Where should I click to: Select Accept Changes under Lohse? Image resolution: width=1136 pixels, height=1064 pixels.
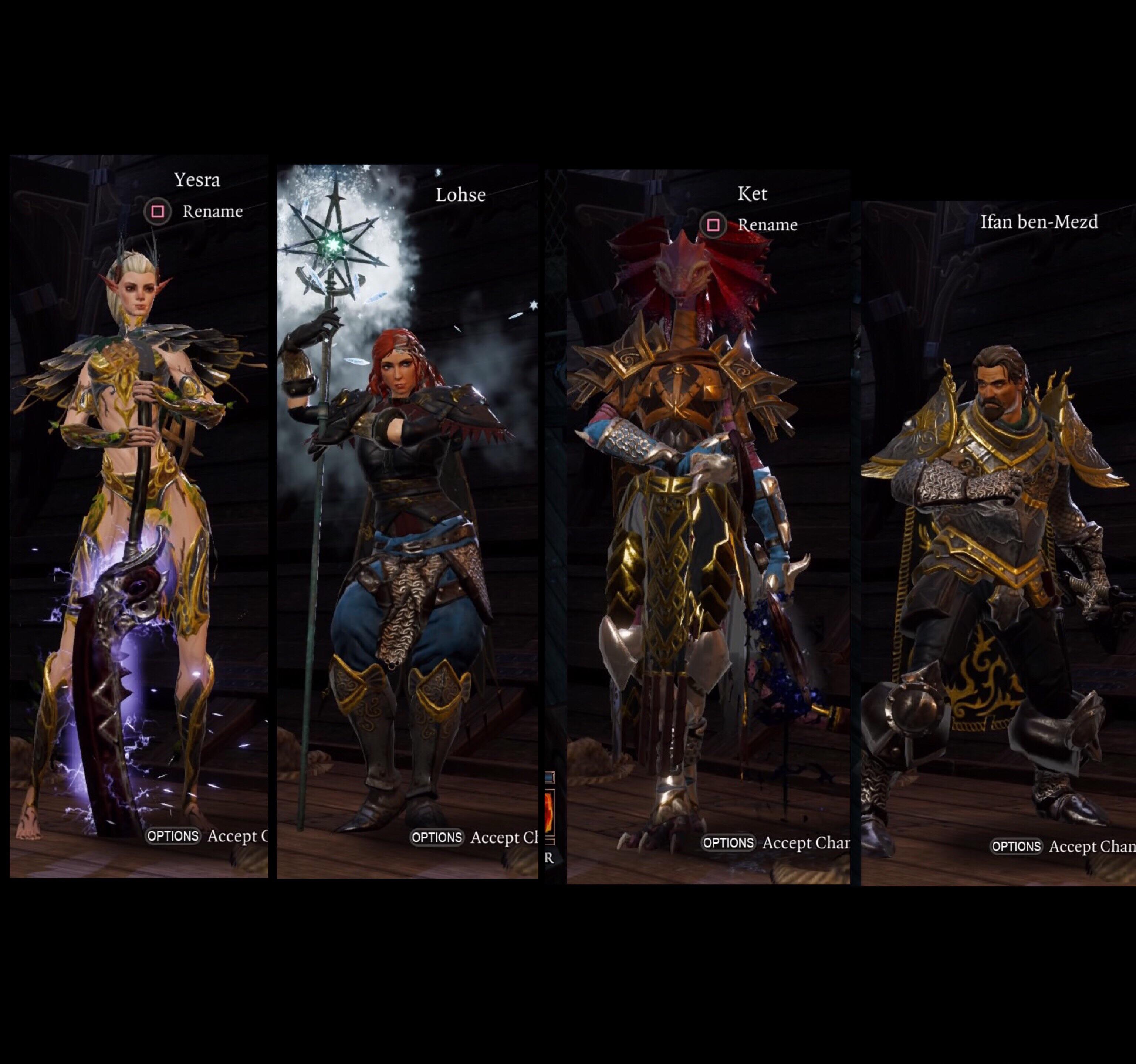(x=503, y=838)
